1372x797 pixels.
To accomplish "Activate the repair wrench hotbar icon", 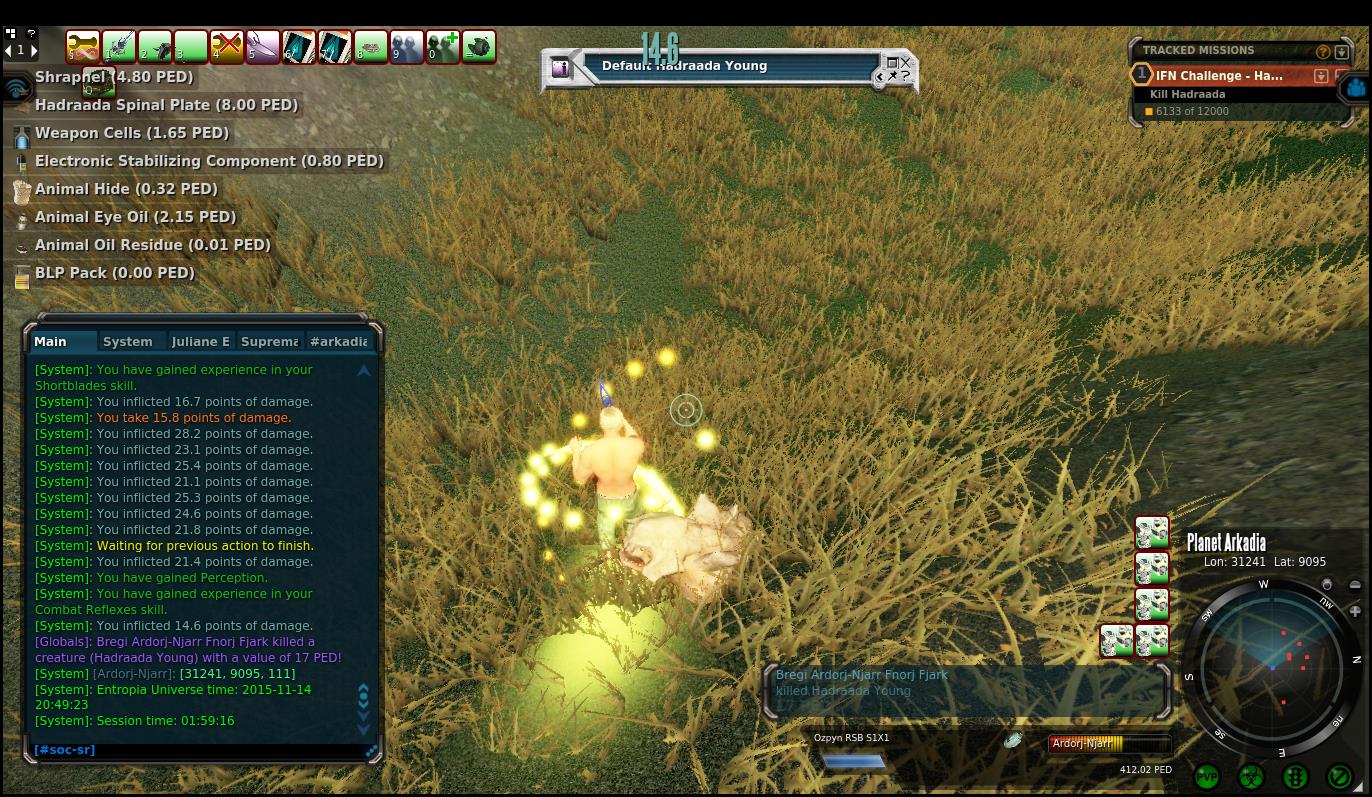I will 83,46.
